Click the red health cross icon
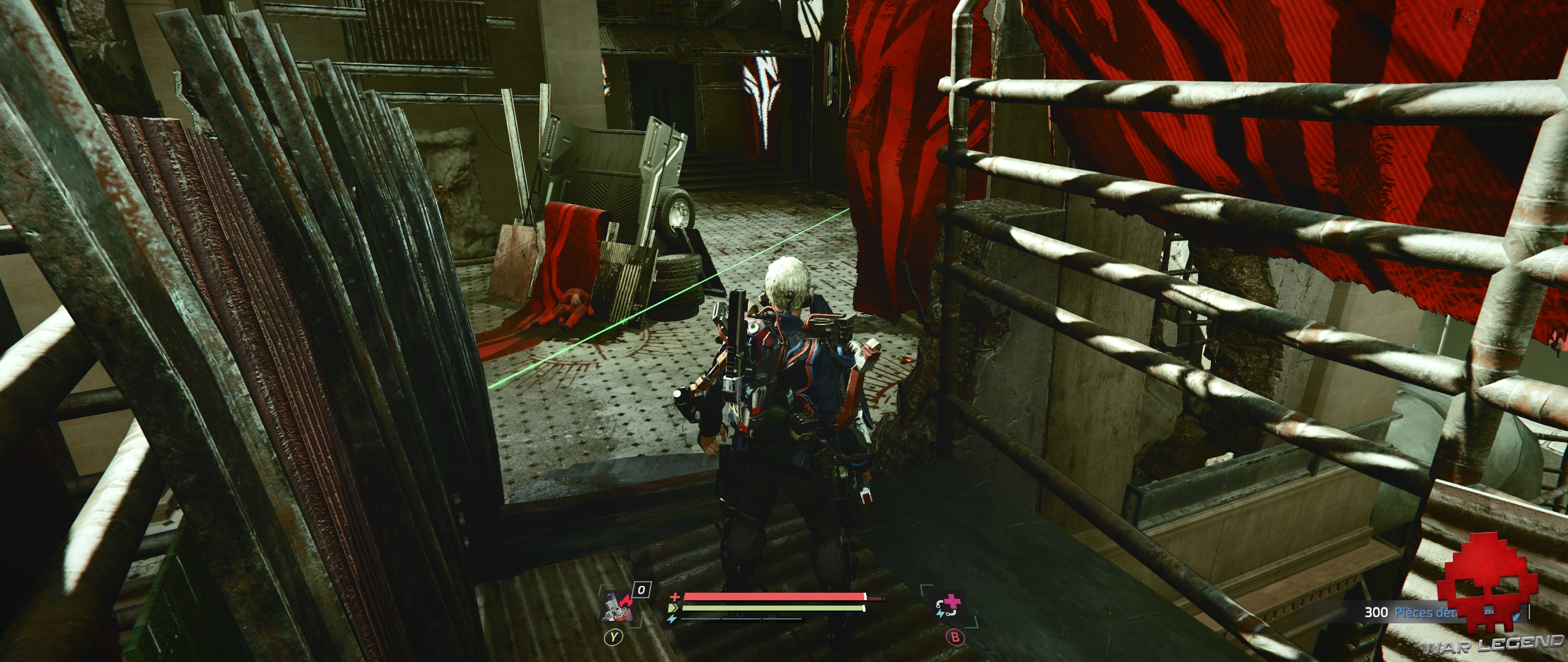The width and height of the screenshot is (1568, 662). tap(676, 597)
